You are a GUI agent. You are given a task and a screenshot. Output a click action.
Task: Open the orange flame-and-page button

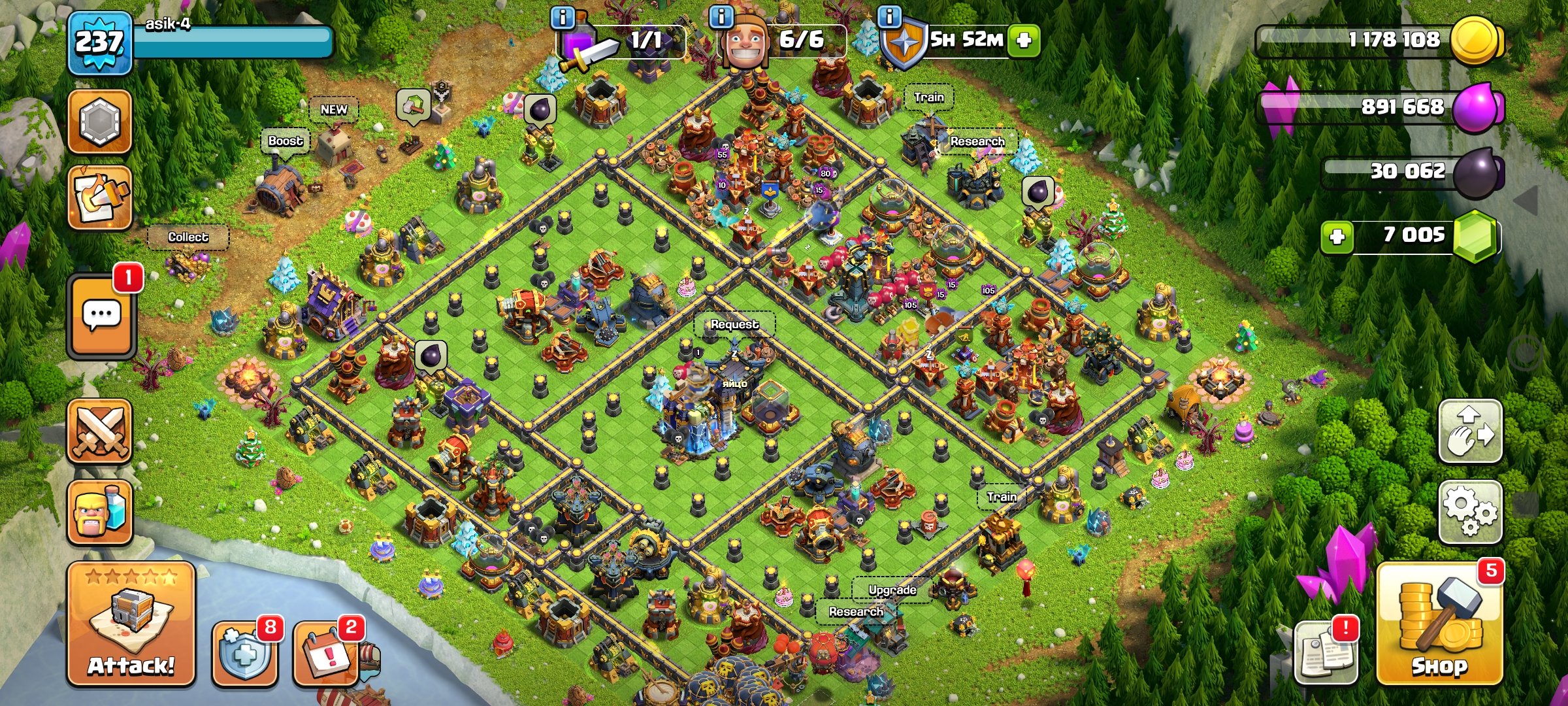pyautogui.click(x=100, y=197)
